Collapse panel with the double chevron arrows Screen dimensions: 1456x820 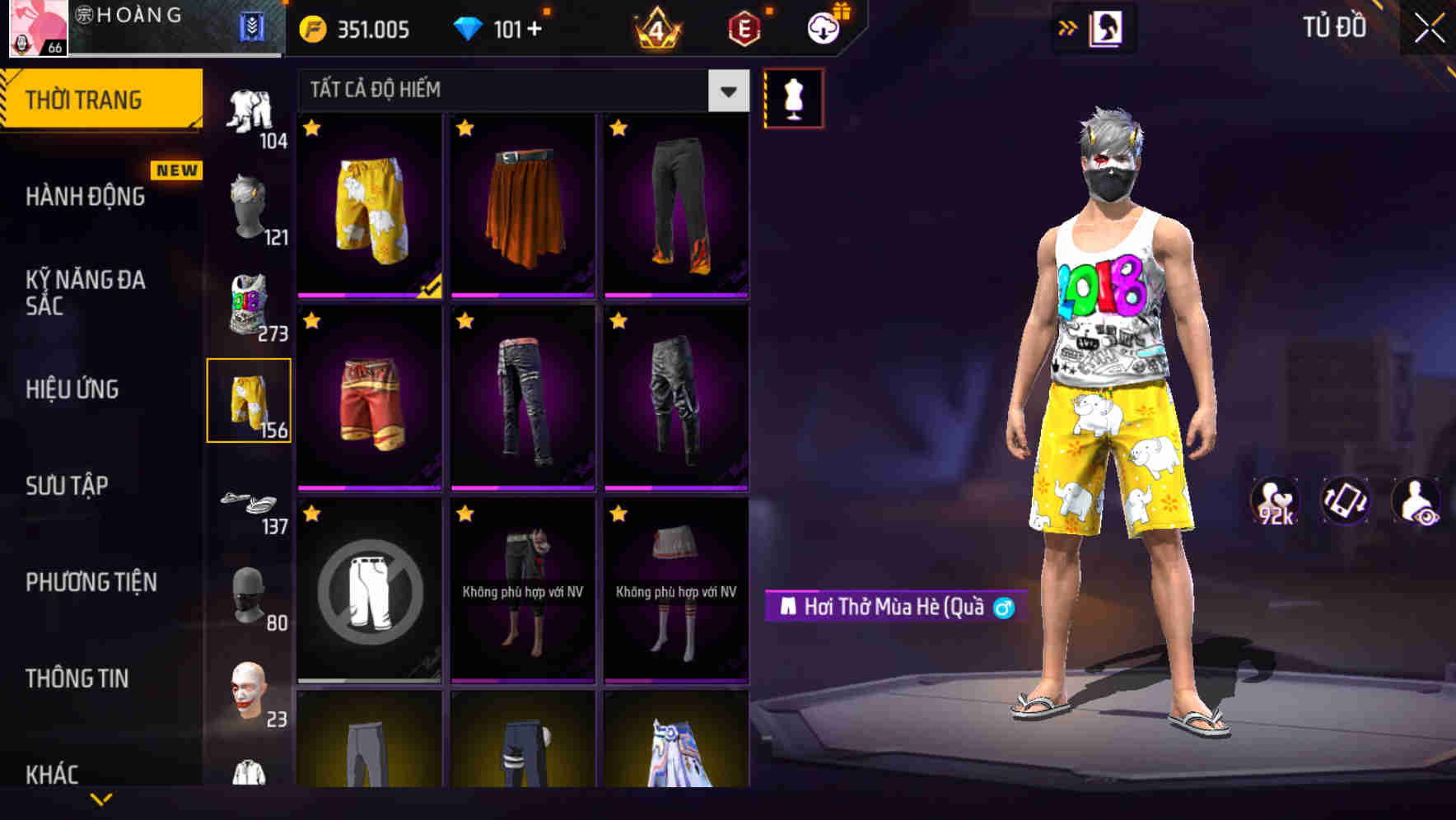(x=1069, y=27)
